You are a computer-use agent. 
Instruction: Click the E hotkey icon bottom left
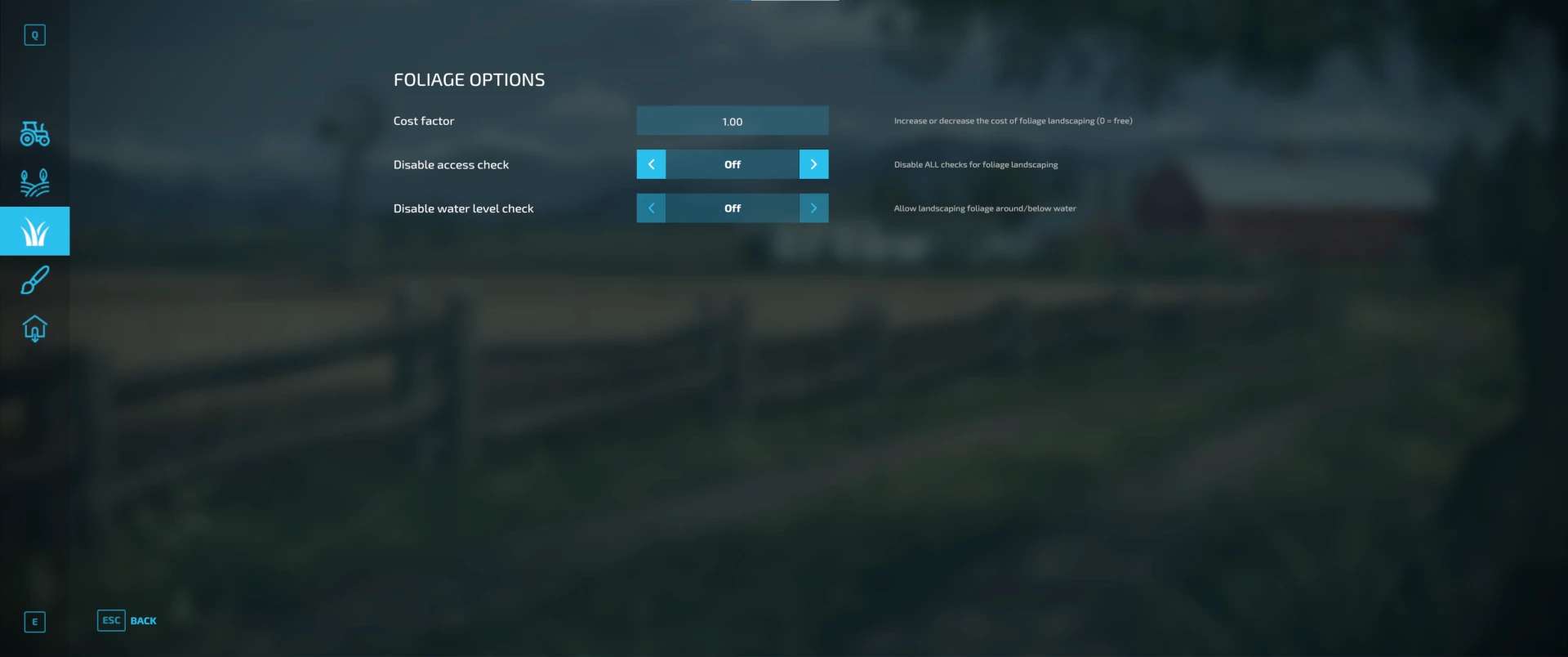(x=34, y=622)
